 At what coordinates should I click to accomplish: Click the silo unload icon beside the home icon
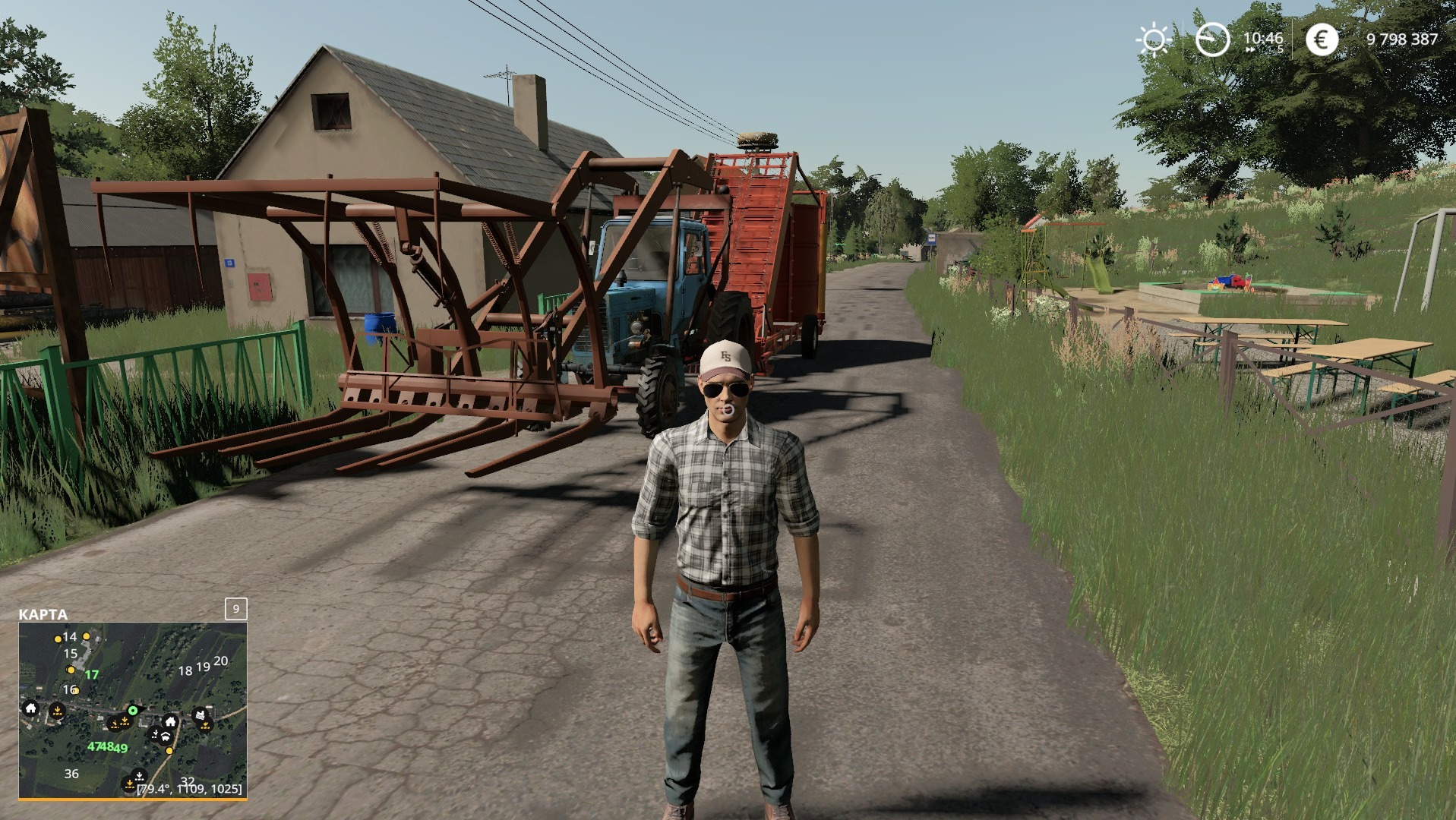point(58,711)
